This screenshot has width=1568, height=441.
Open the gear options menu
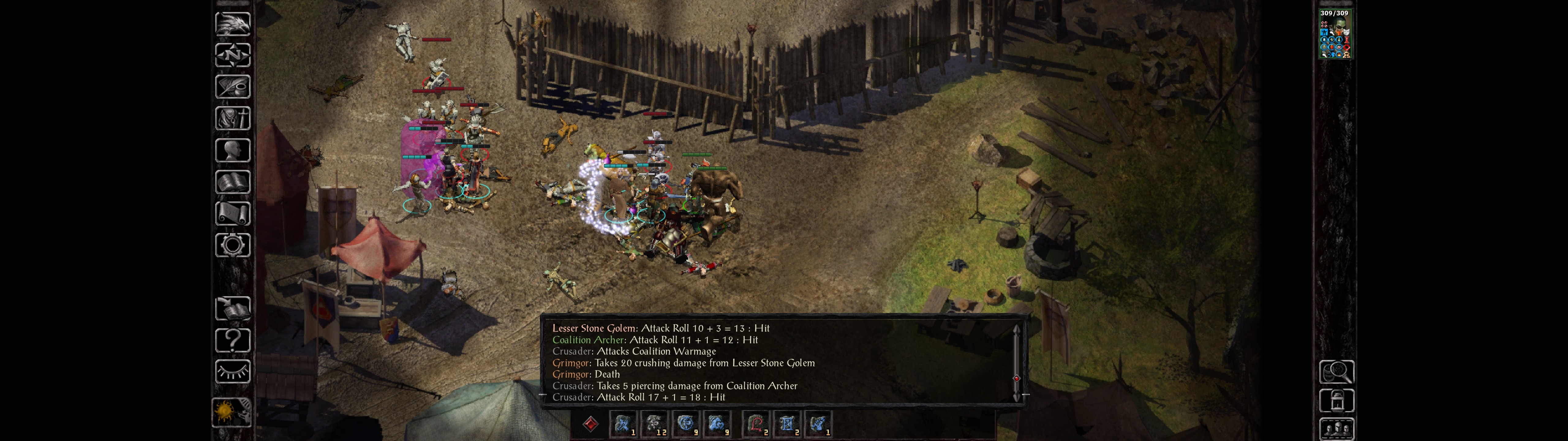tap(232, 245)
